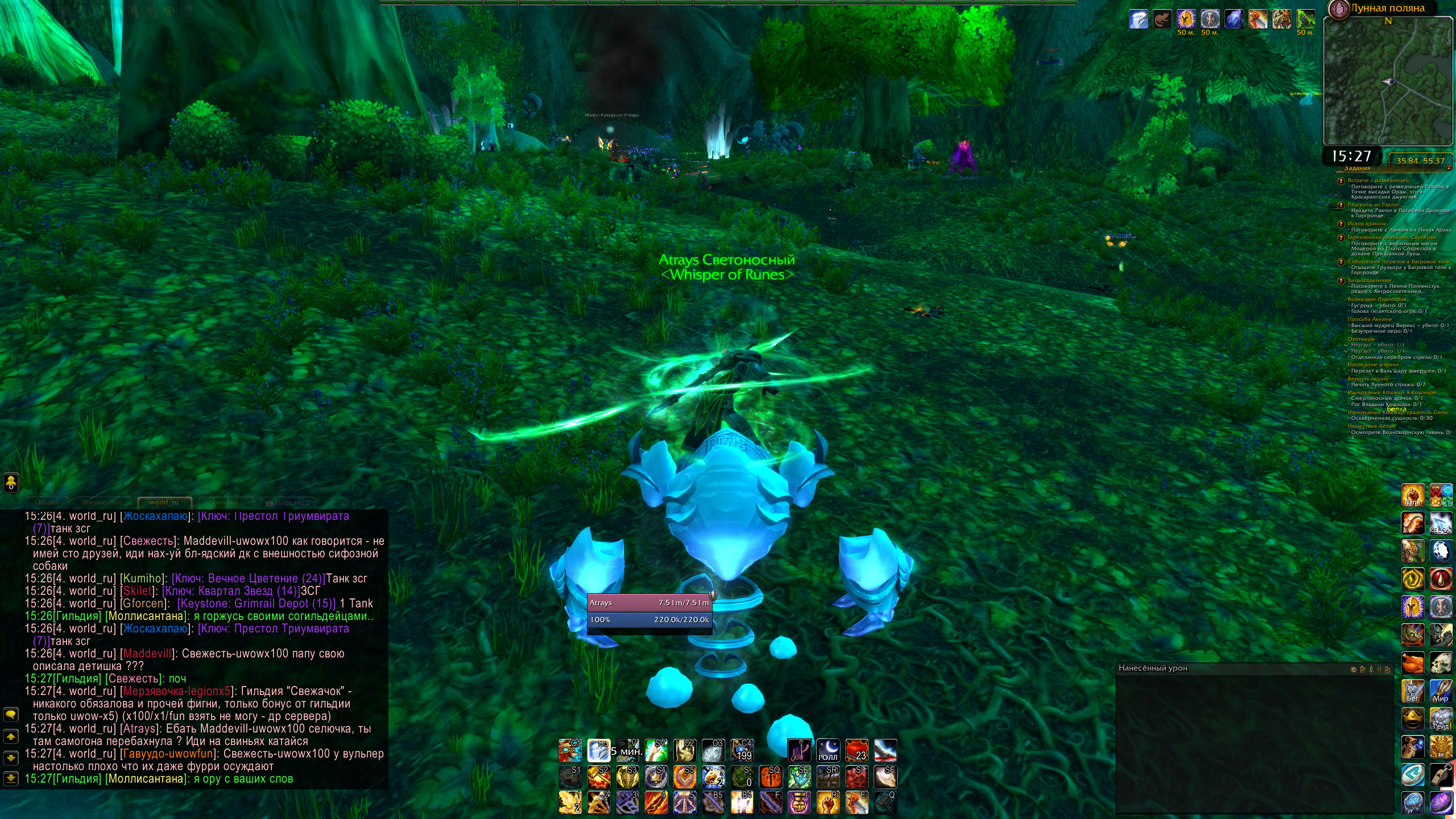Screen dimensions: 1456x819
Task: Use the action slot with РОЛЛ label
Action: coord(828,750)
